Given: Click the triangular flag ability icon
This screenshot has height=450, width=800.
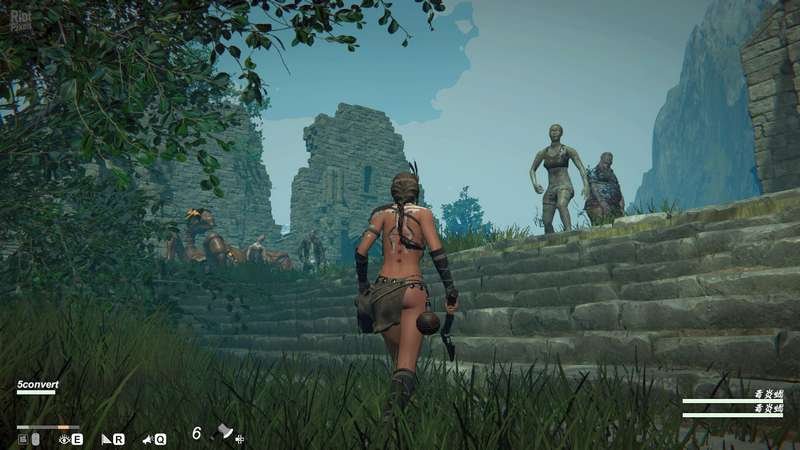Looking at the screenshot, I should (106, 439).
